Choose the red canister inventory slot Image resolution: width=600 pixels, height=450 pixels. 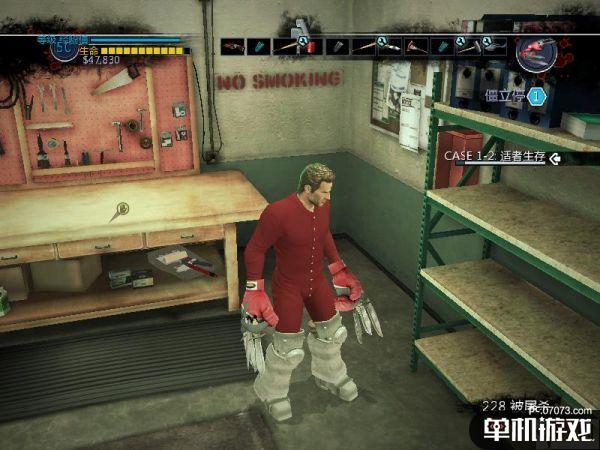click(311, 46)
